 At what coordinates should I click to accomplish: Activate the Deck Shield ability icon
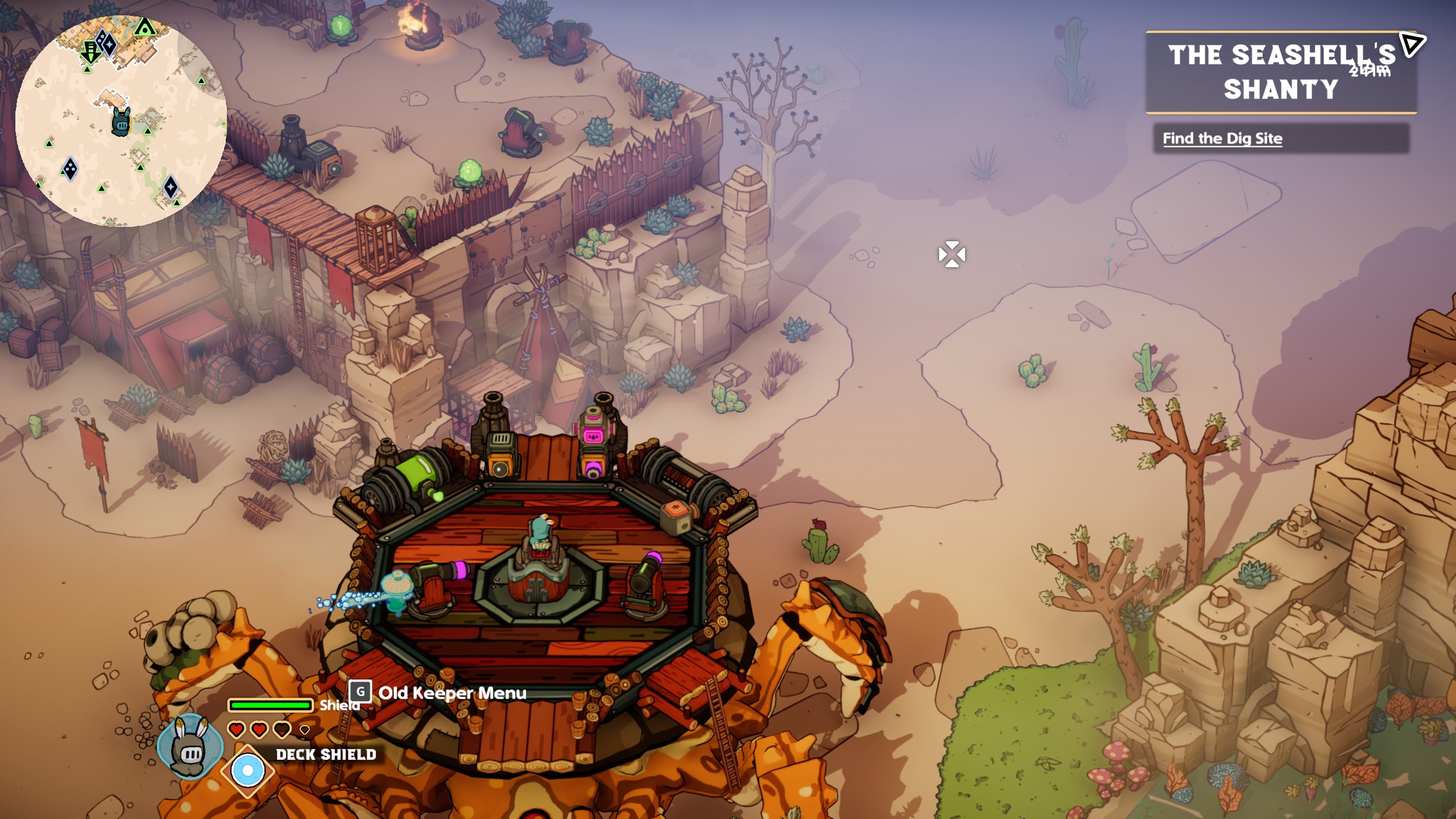(247, 771)
